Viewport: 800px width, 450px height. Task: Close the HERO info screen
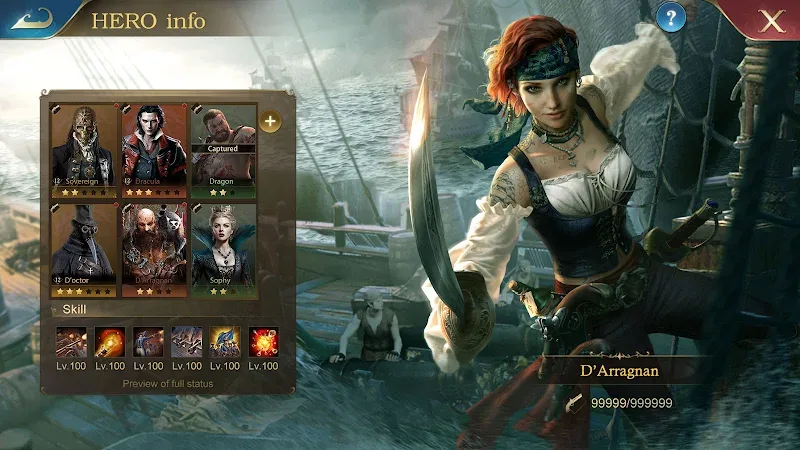771,22
